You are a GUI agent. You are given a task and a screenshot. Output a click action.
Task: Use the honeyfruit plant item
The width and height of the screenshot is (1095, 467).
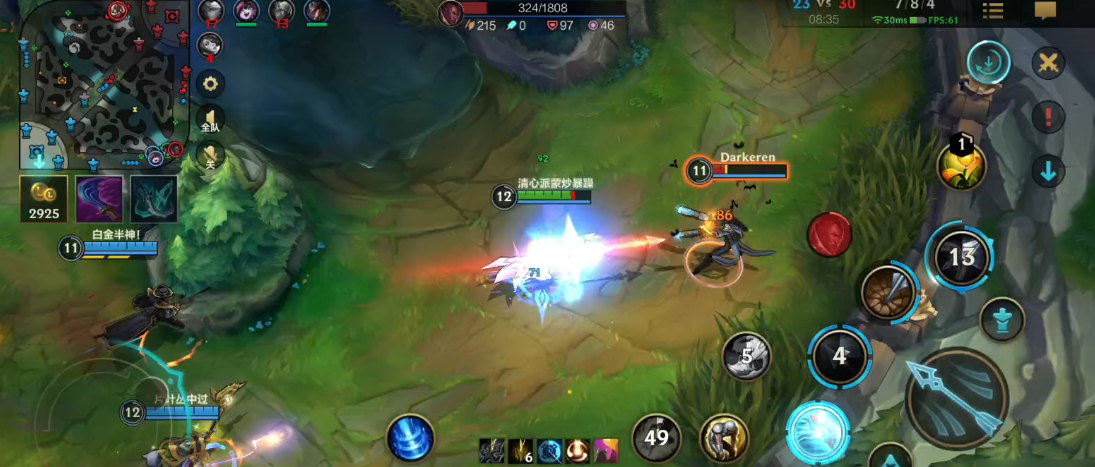pos(961,166)
